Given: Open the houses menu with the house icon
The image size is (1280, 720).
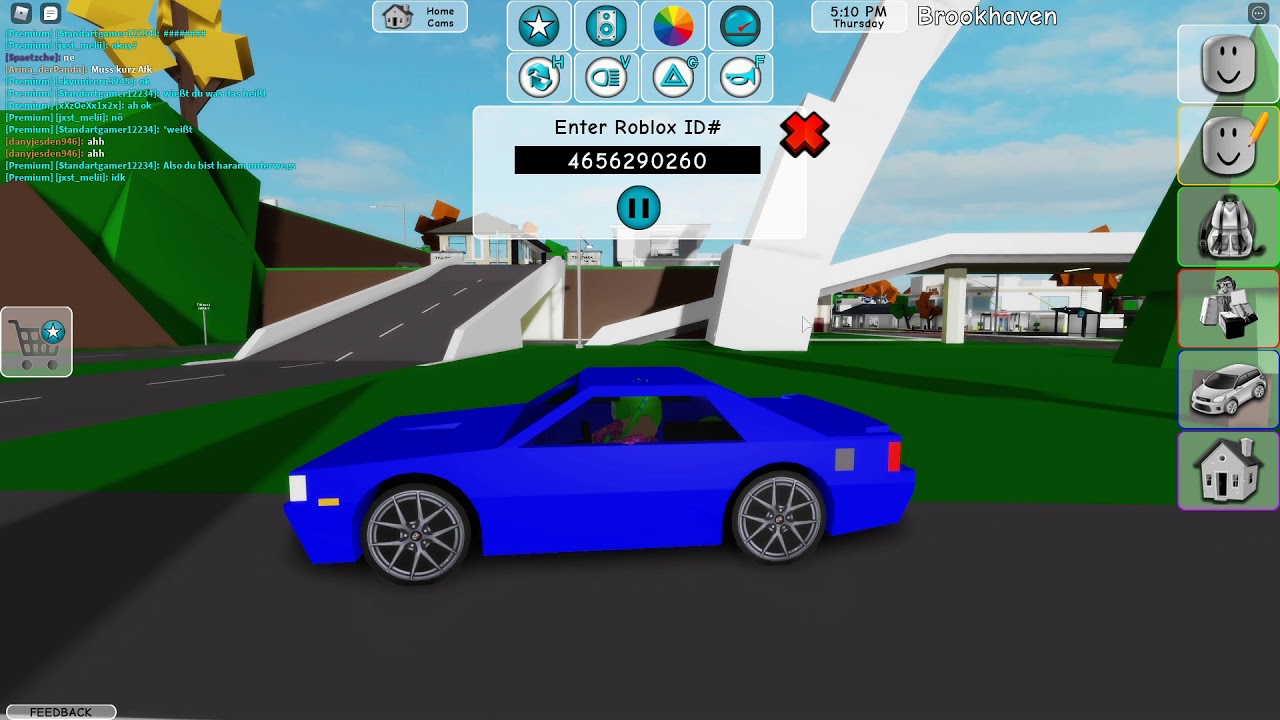Looking at the screenshot, I should [x=1228, y=471].
